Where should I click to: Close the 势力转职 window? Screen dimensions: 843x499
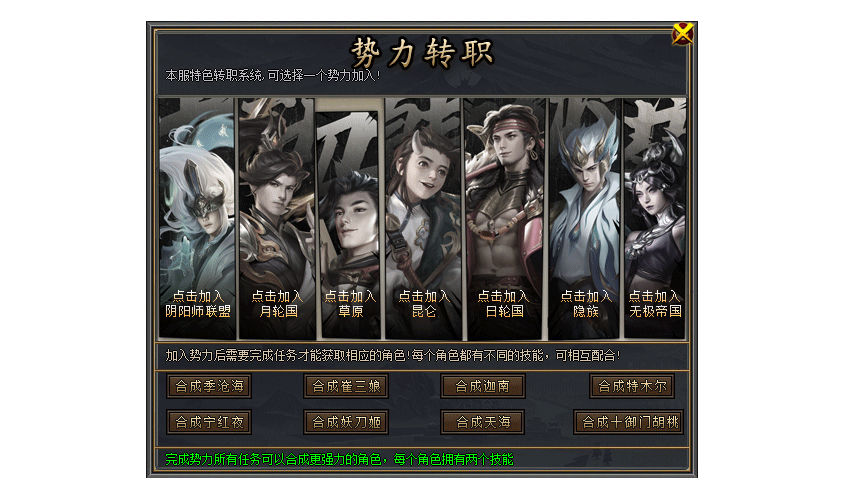click(x=683, y=33)
